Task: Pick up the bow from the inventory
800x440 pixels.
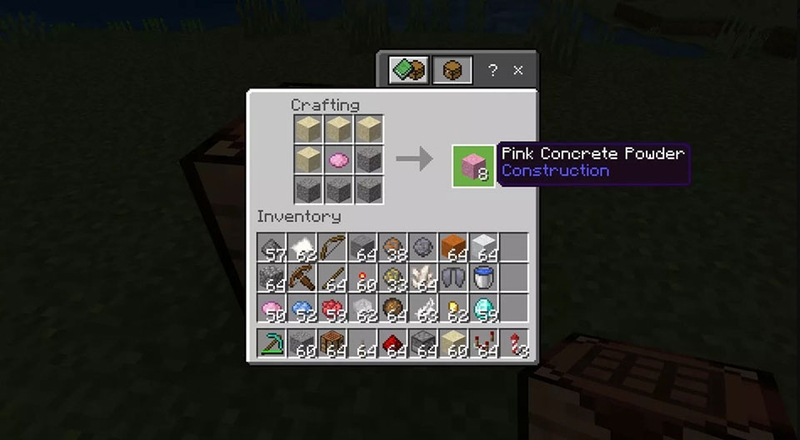Action: 330,247
